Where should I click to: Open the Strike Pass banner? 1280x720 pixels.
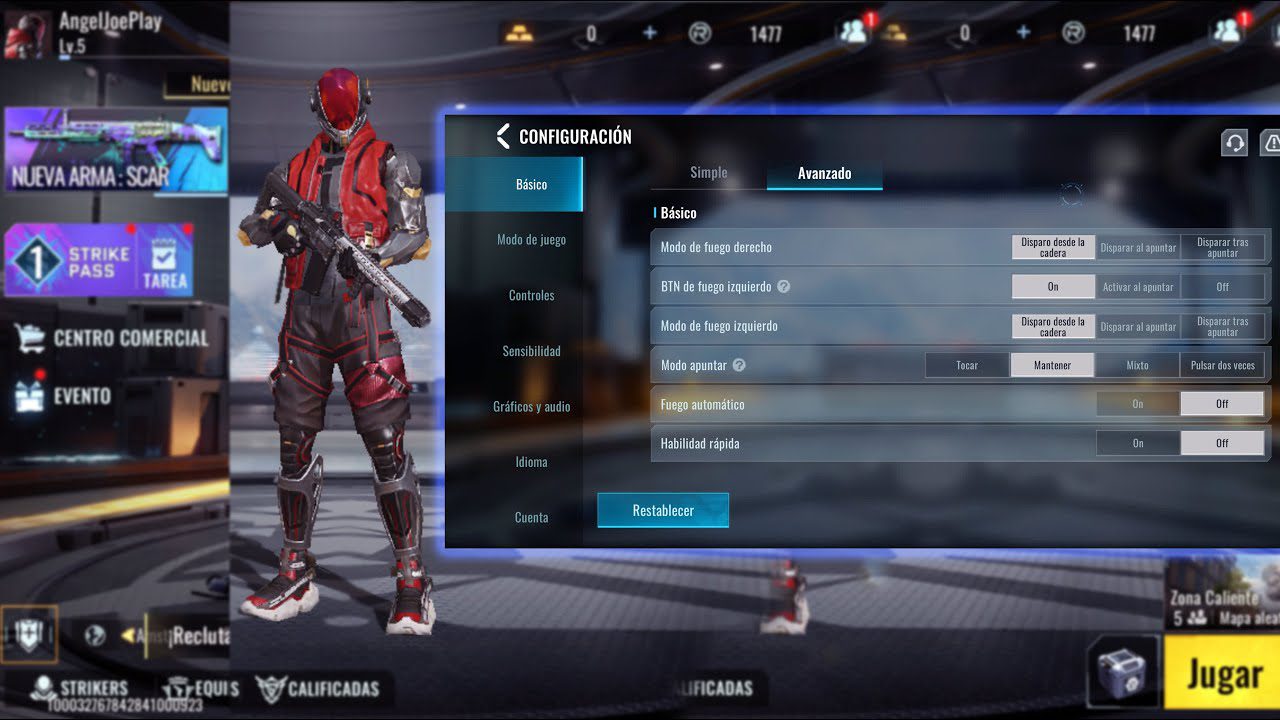70,262
